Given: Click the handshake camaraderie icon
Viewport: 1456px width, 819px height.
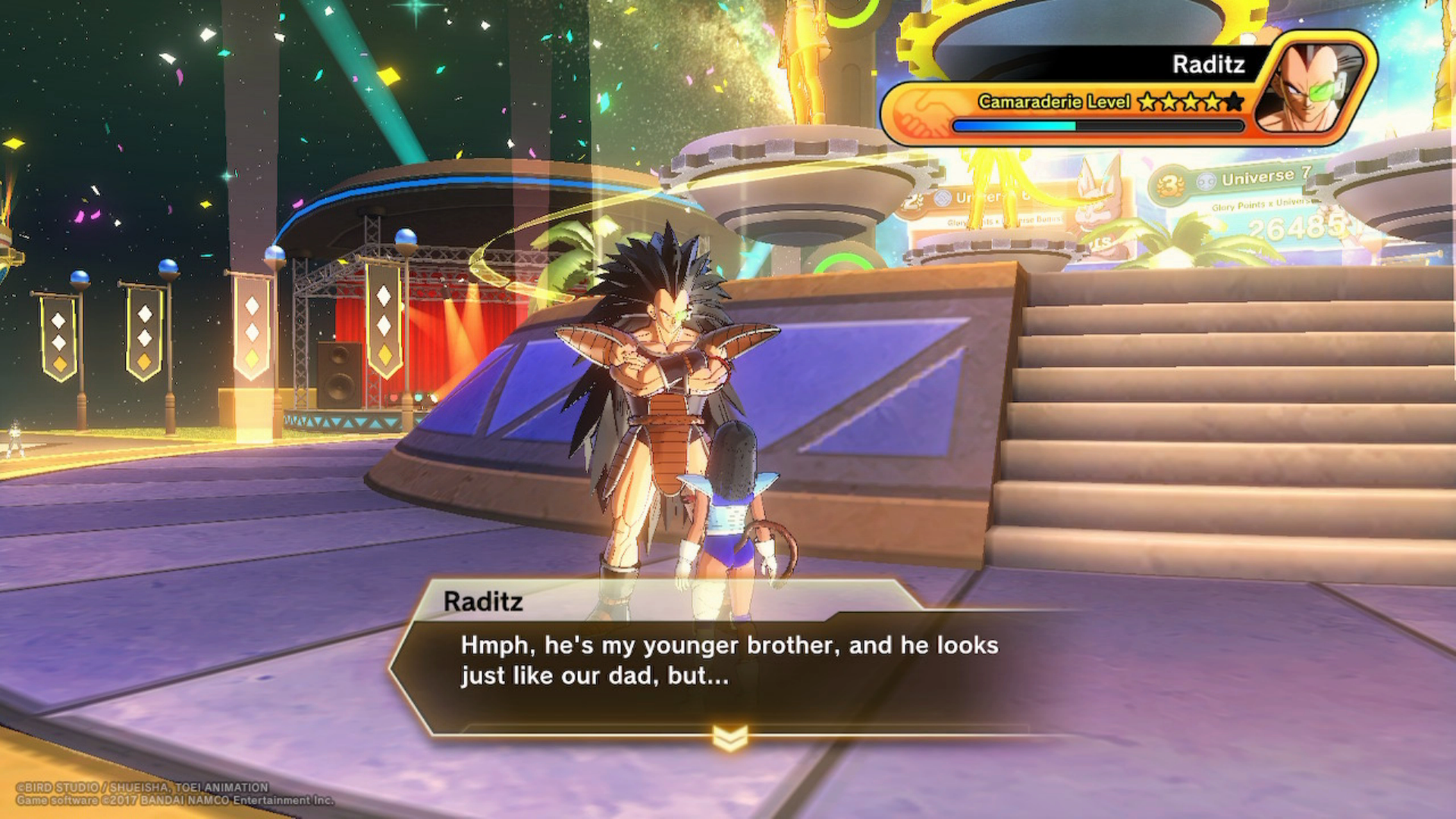Looking at the screenshot, I should tap(919, 114).
